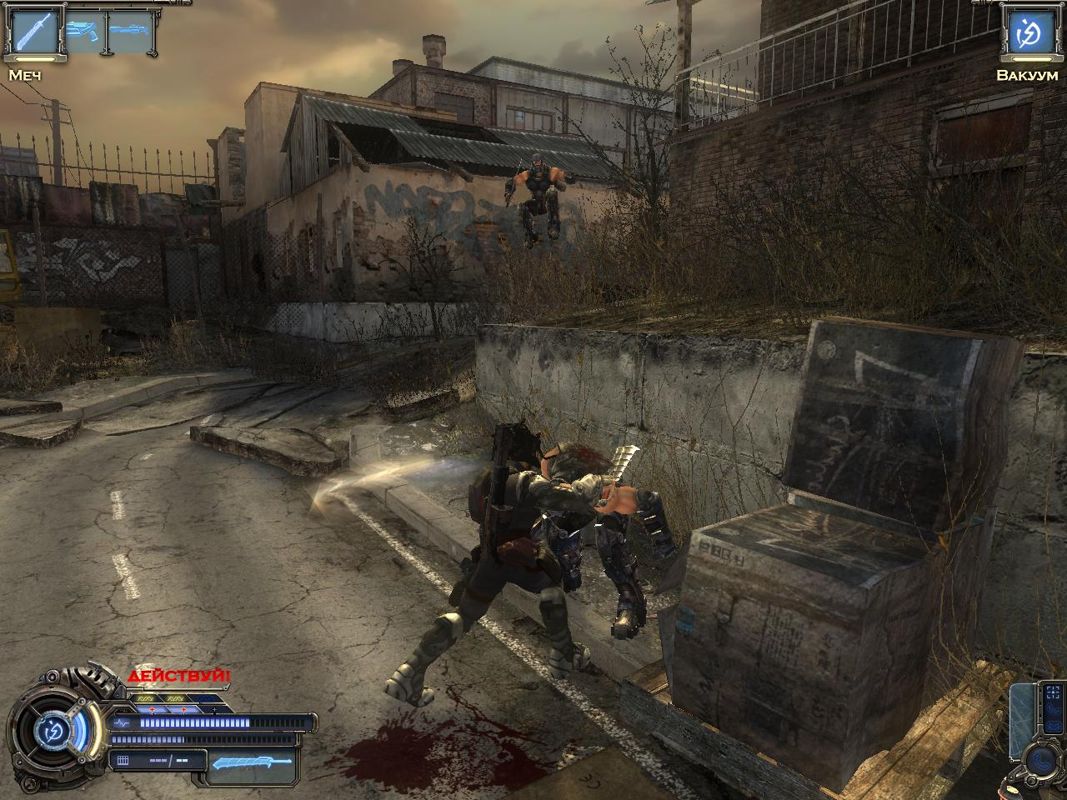This screenshot has height=800, width=1067.
Task: Switch to the pistol weapon slot
Action: [84, 32]
